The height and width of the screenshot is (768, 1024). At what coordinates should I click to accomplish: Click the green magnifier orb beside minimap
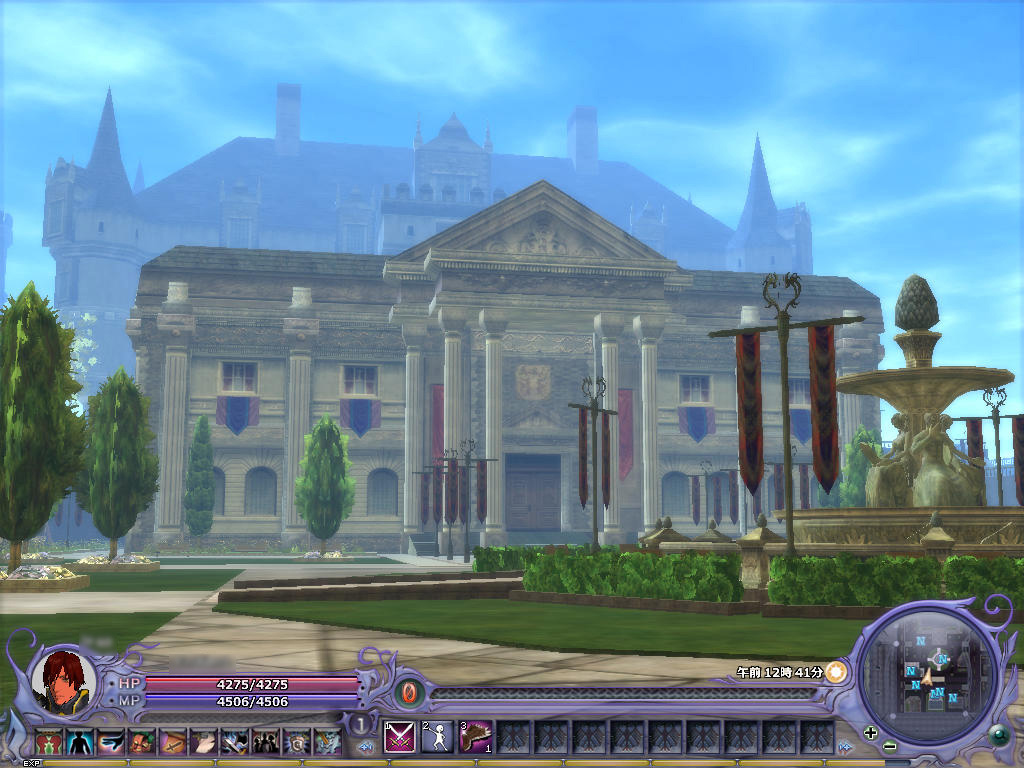(x=997, y=737)
